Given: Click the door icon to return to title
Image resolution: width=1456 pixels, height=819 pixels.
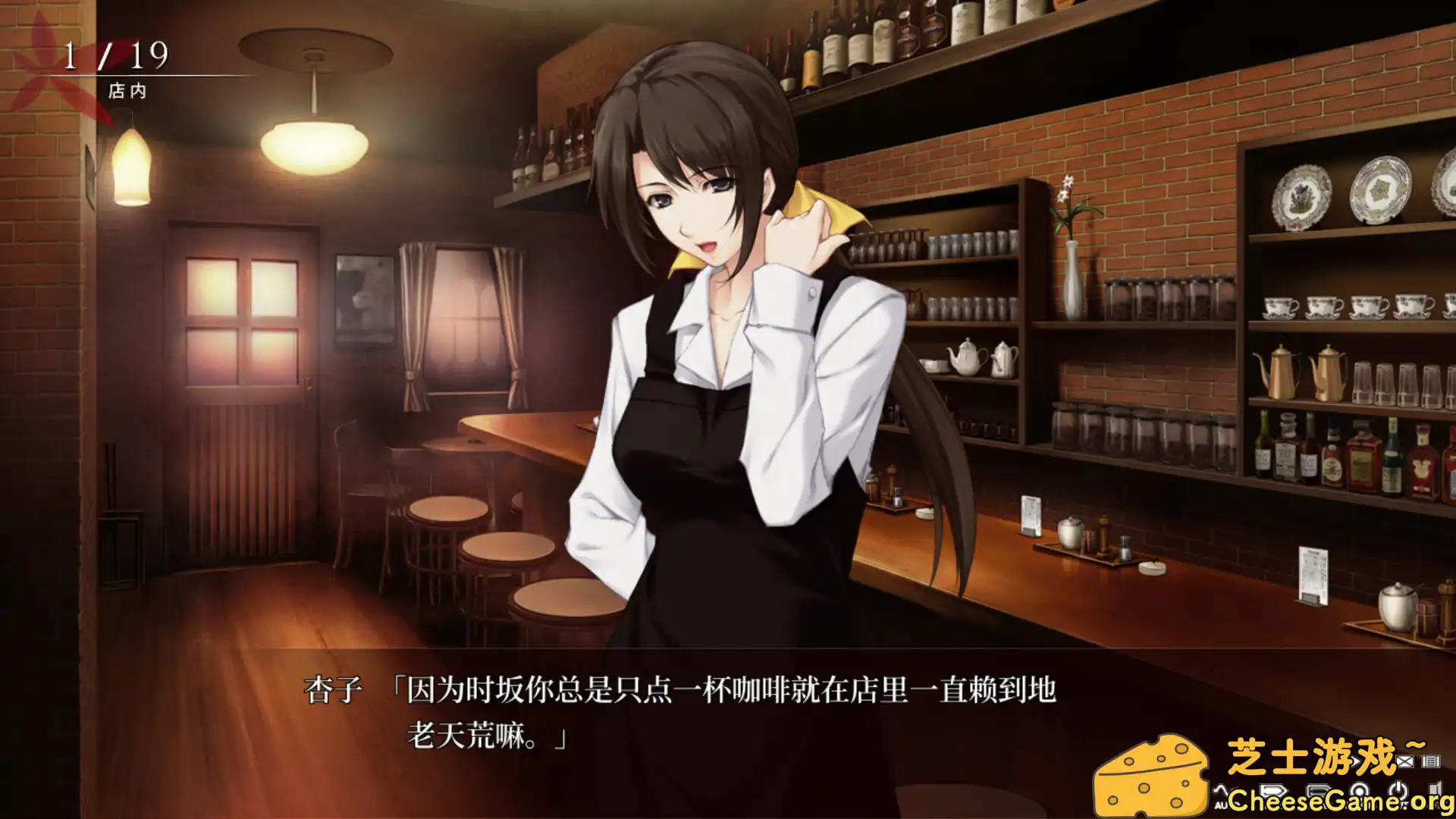Looking at the screenshot, I should (x=1434, y=787).
